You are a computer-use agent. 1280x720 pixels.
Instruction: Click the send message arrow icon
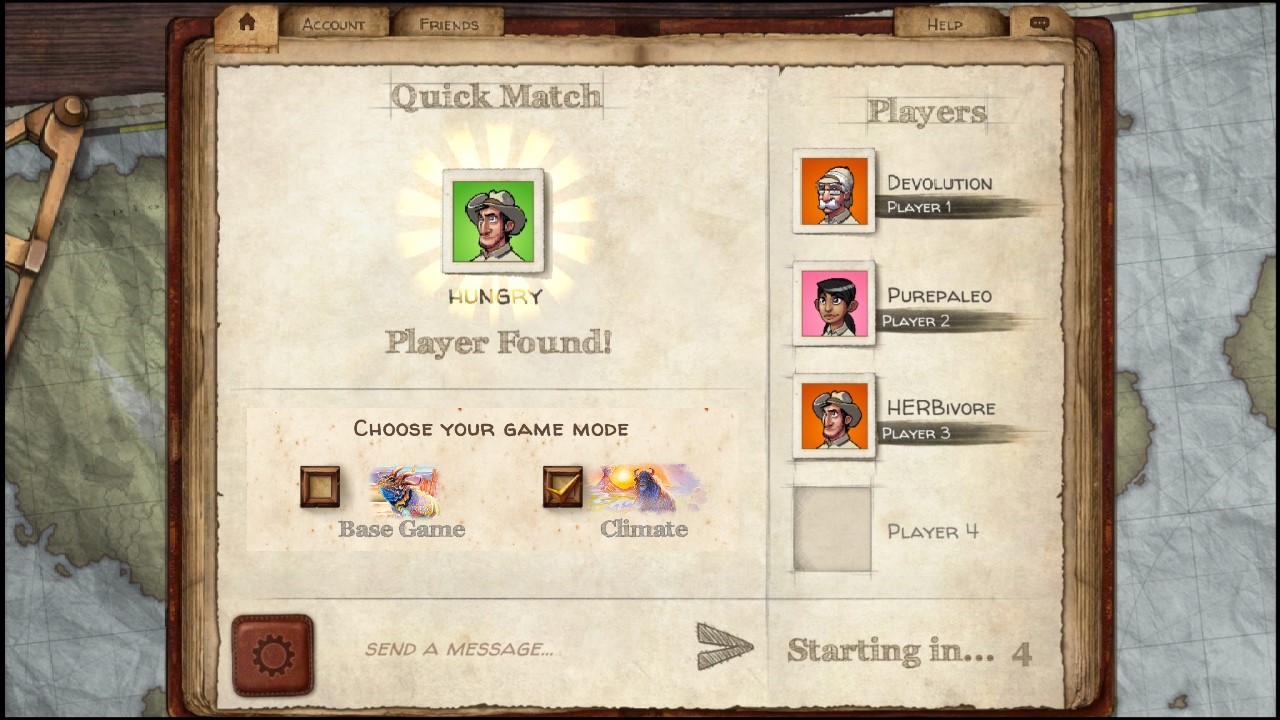[x=722, y=645]
